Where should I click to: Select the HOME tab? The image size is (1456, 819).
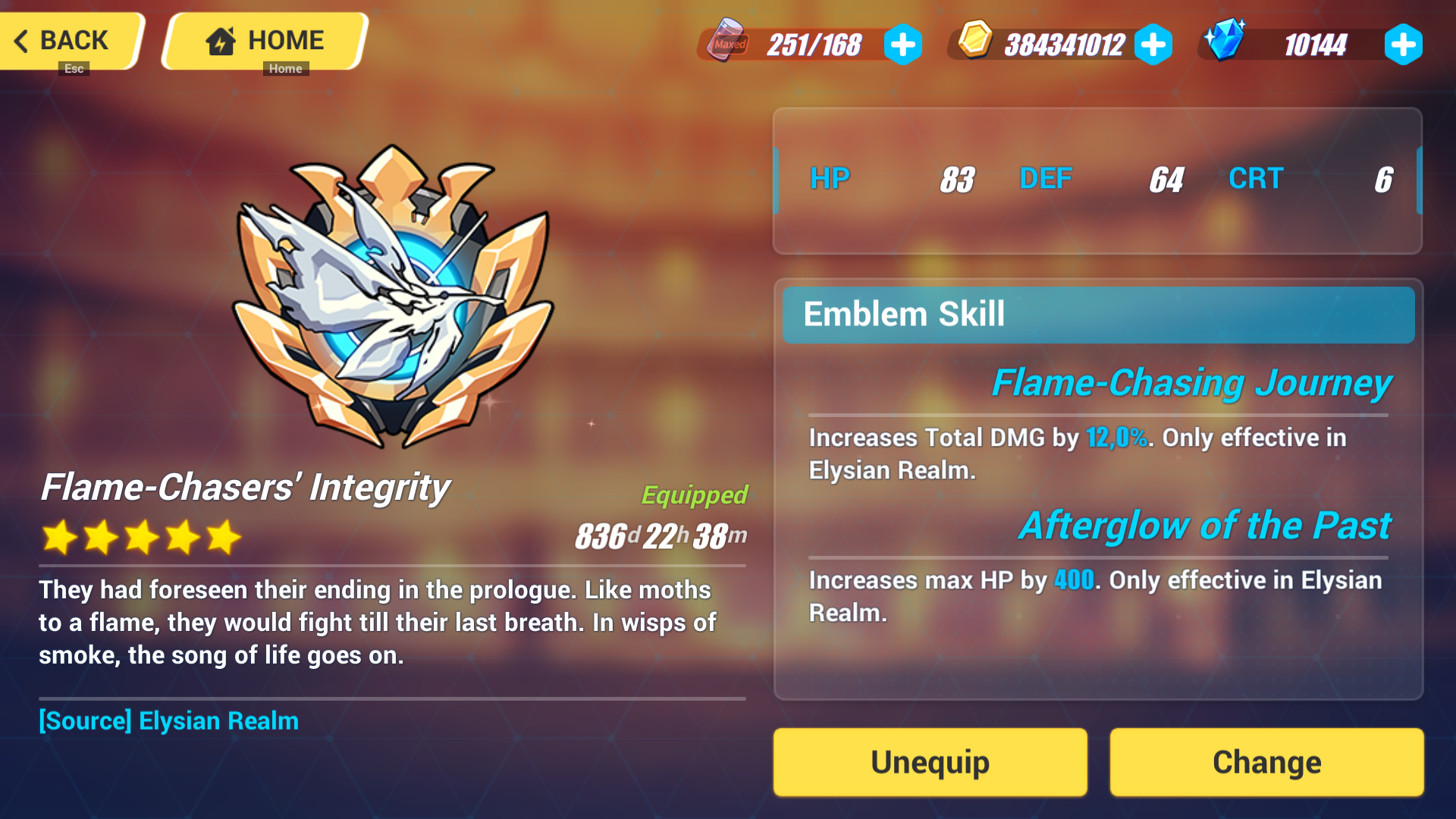click(x=262, y=40)
